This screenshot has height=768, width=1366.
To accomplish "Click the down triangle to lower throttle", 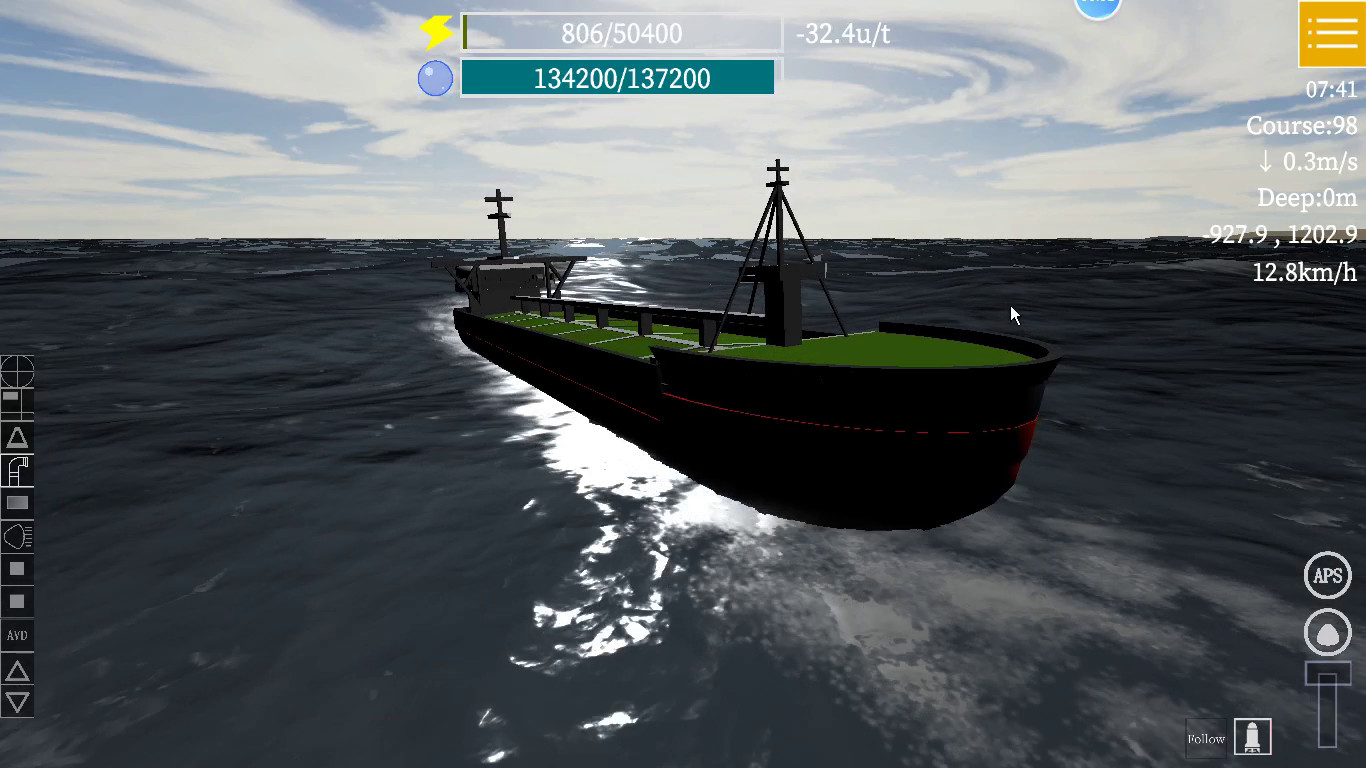I will (18, 702).
